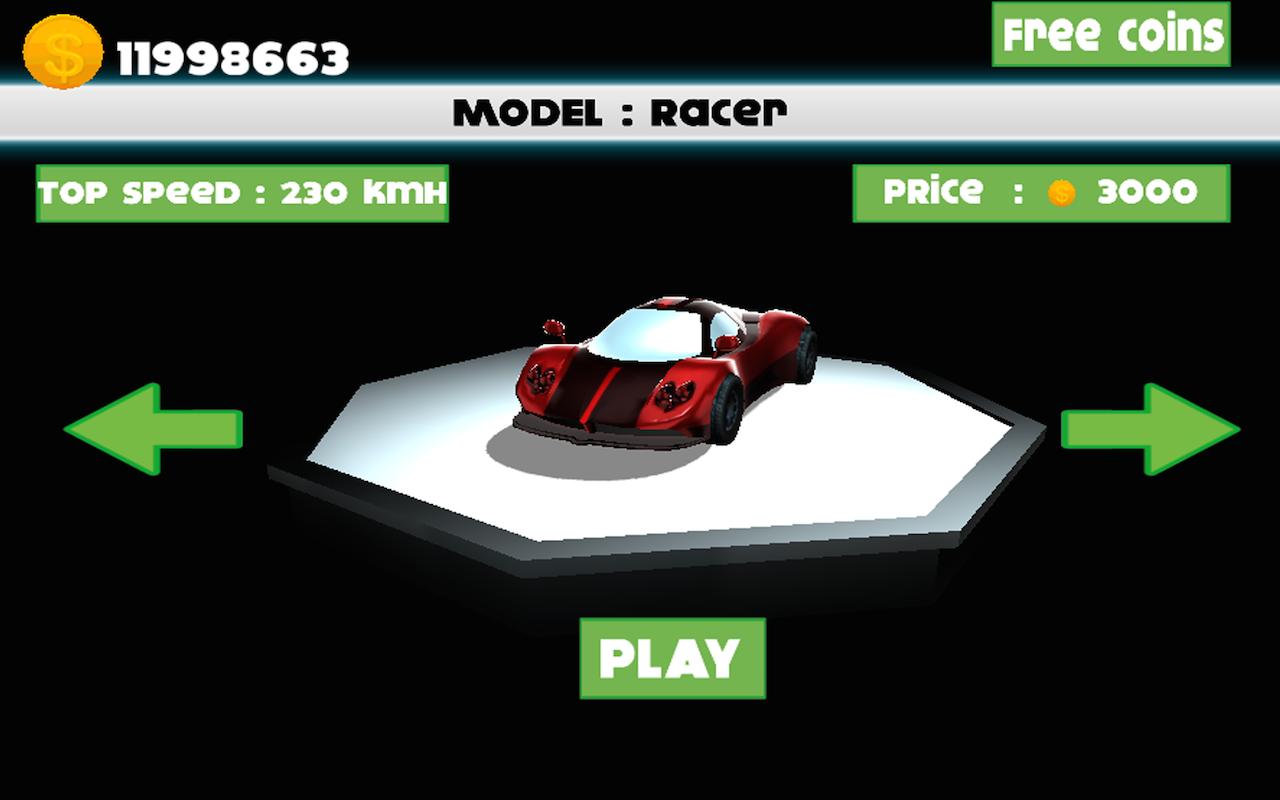This screenshot has width=1280, height=800.
Task: Select the gold coin icon in Price panel
Action: click(x=1060, y=192)
